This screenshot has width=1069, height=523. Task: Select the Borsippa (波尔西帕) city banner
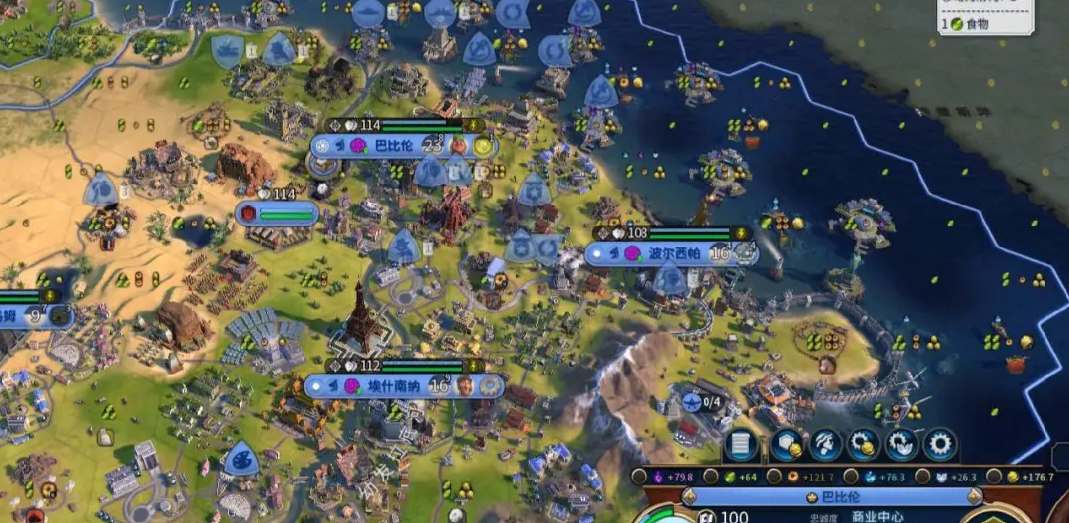(x=670, y=253)
